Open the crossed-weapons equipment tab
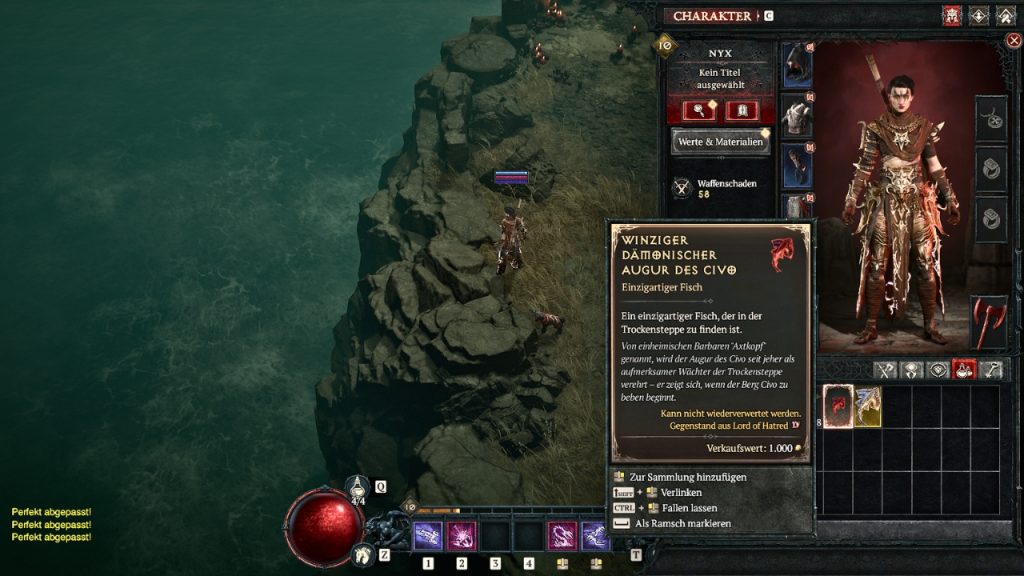 point(884,370)
